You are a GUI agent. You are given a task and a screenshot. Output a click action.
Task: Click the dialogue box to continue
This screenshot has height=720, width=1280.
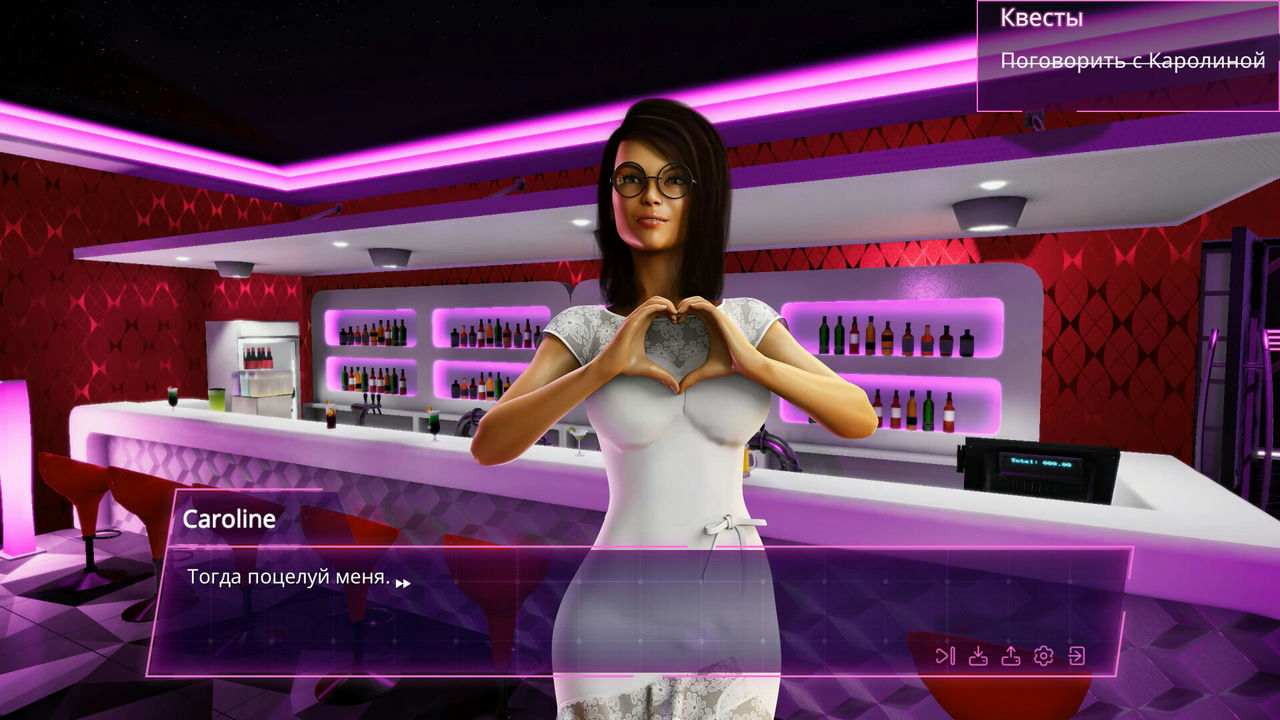(x=600, y=610)
